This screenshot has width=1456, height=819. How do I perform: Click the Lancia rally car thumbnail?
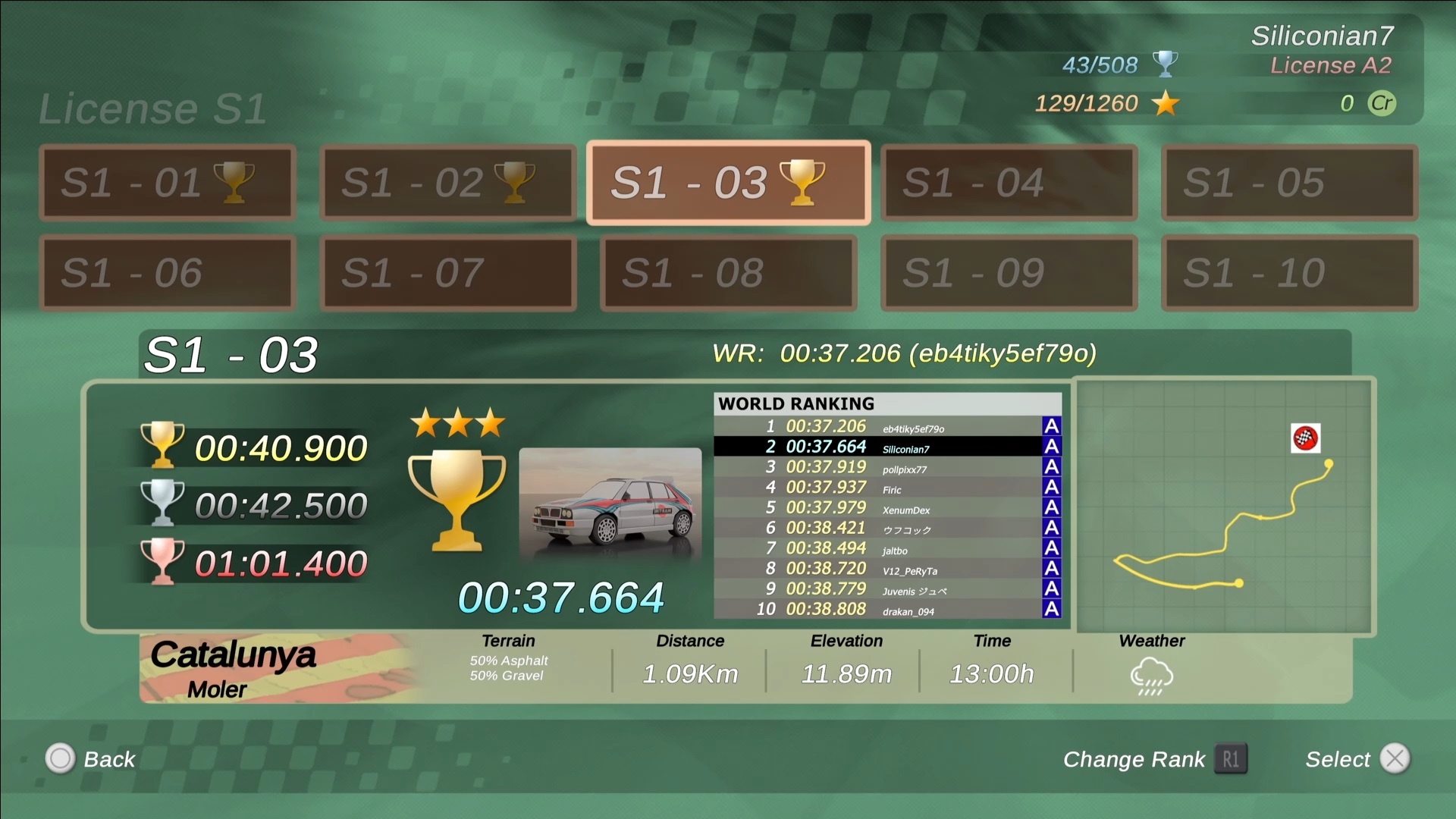point(610,504)
